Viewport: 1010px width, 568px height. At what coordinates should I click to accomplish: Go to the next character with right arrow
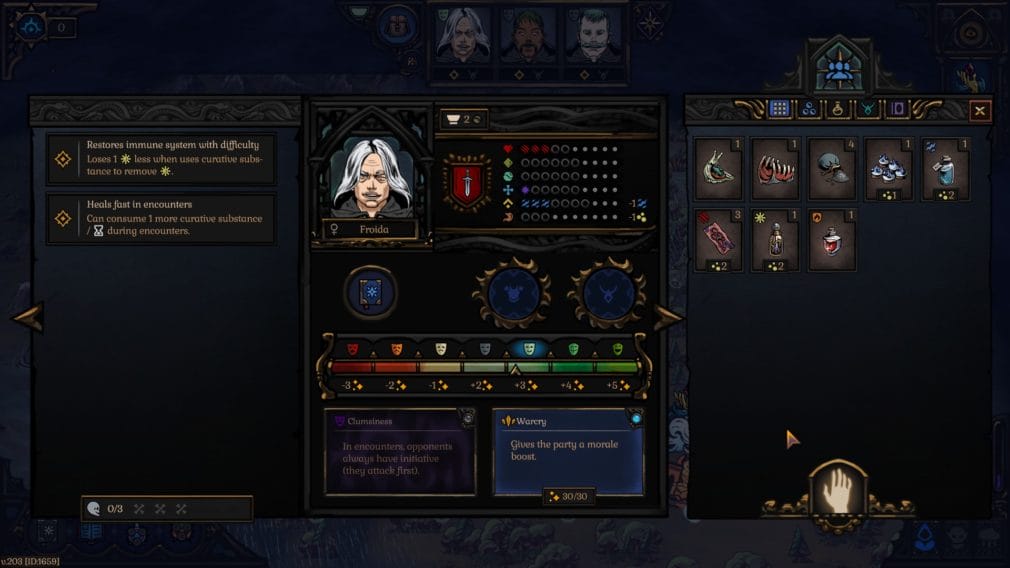[x=667, y=318]
